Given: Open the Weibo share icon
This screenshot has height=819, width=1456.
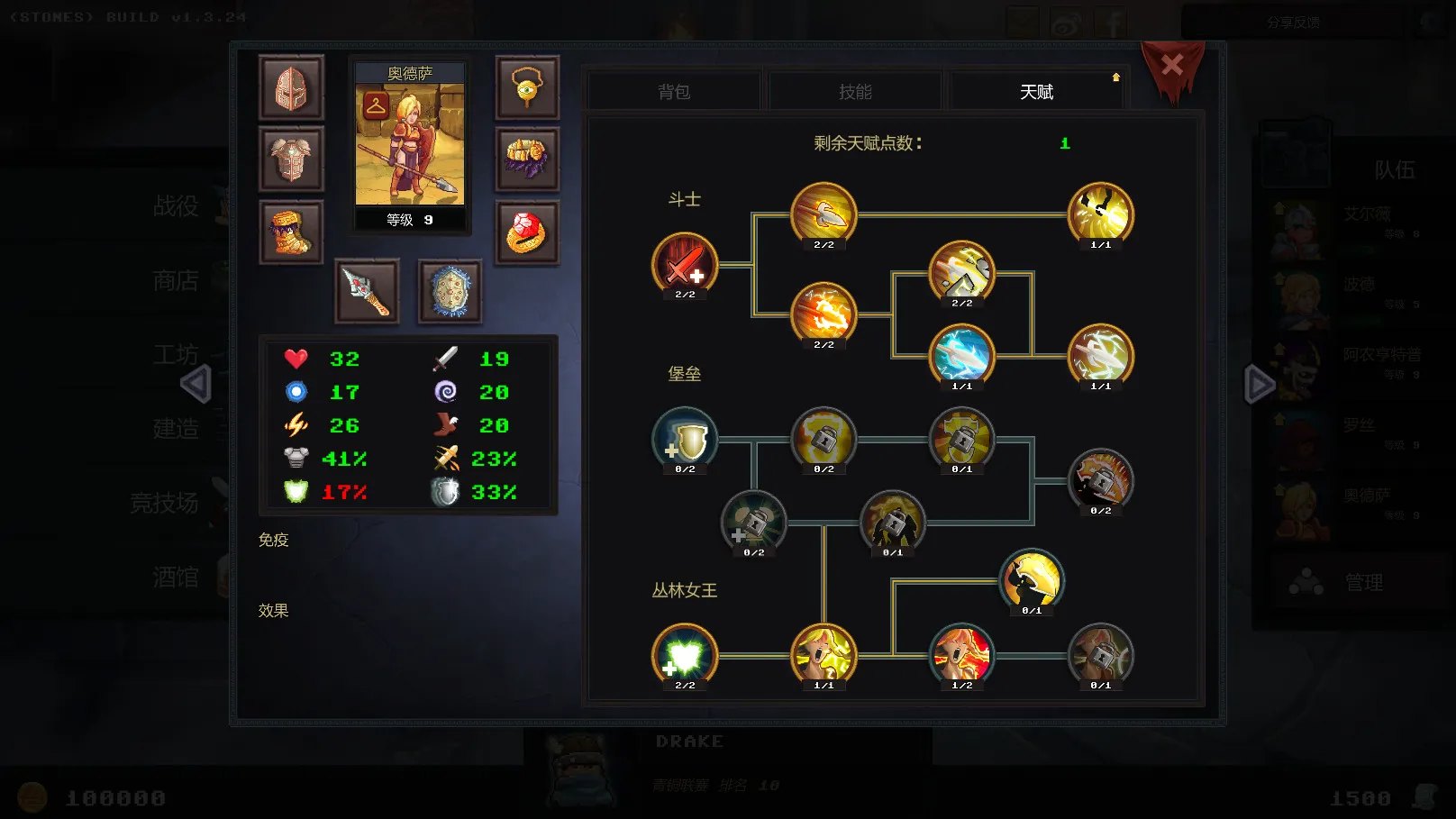Looking at the screenshot, I should pos(1067,22).
